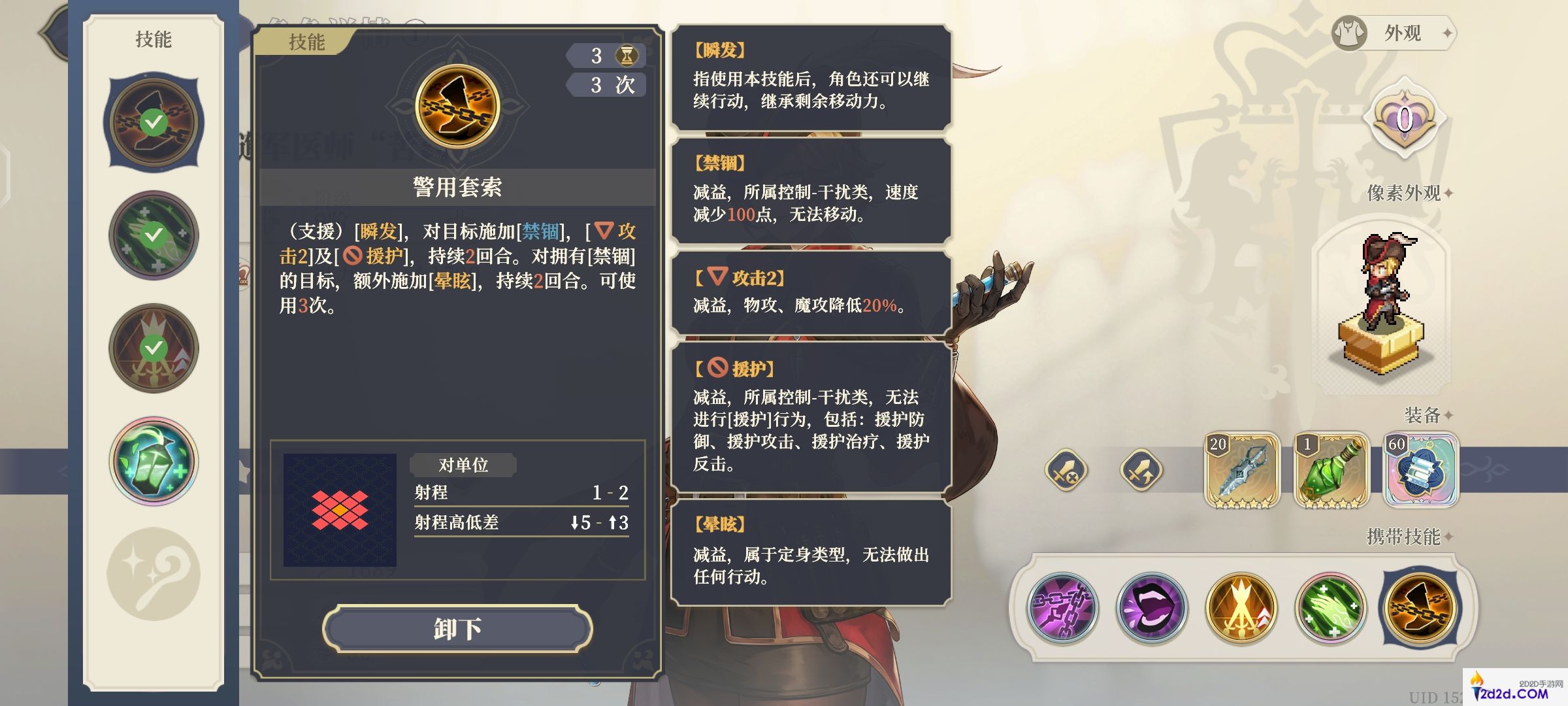Screen dimensions: 1568x706
Task: Select the 警用套索 hammer-chain skill in the sidebar
Action: [x=153, y=122]
